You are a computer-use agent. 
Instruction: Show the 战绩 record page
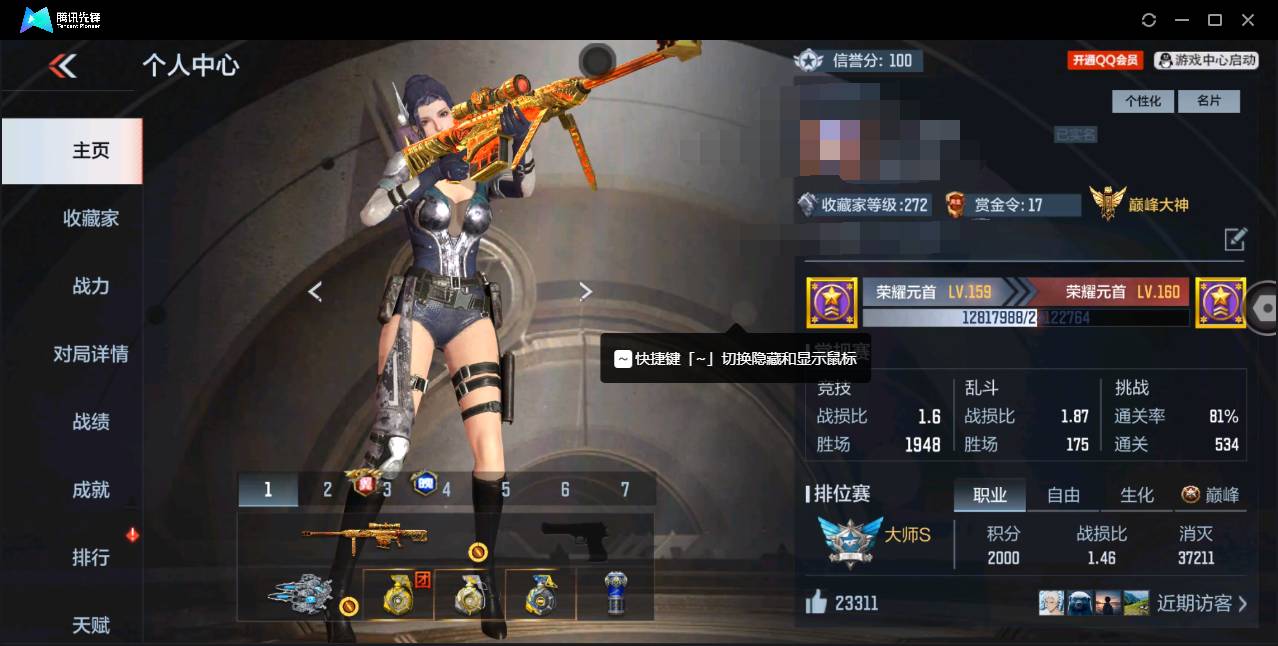point(91,422)
